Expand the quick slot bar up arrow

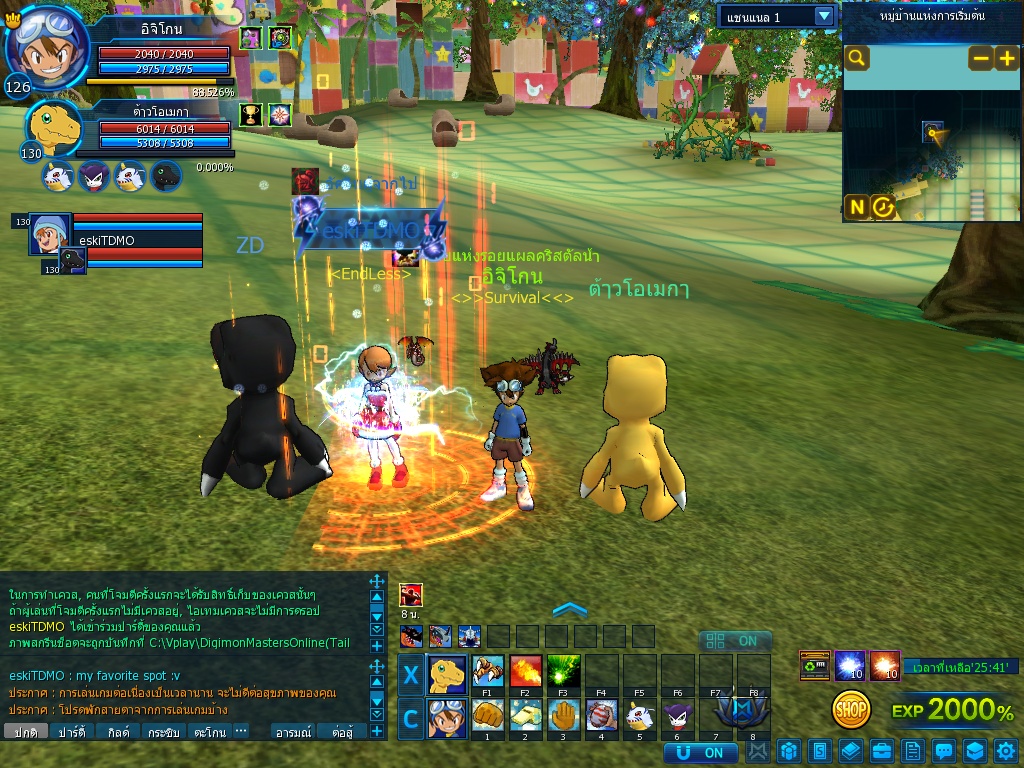coord(569,609)
